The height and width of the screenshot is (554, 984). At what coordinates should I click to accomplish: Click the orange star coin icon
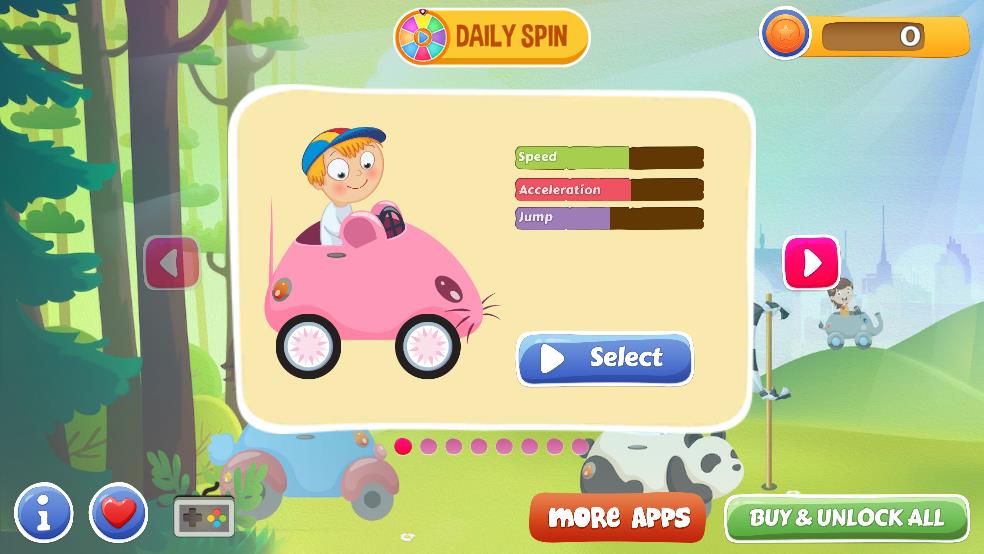[x=785, y=35]
